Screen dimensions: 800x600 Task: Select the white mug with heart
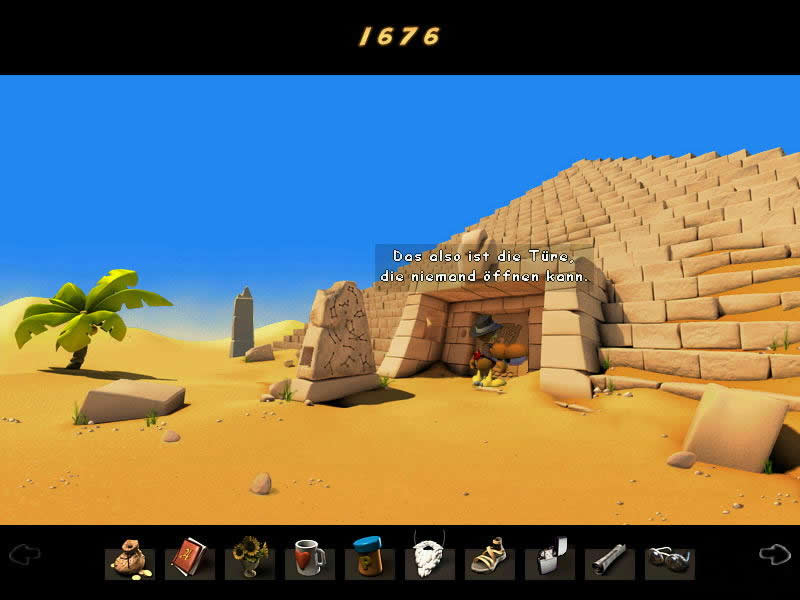pos(309,559)
